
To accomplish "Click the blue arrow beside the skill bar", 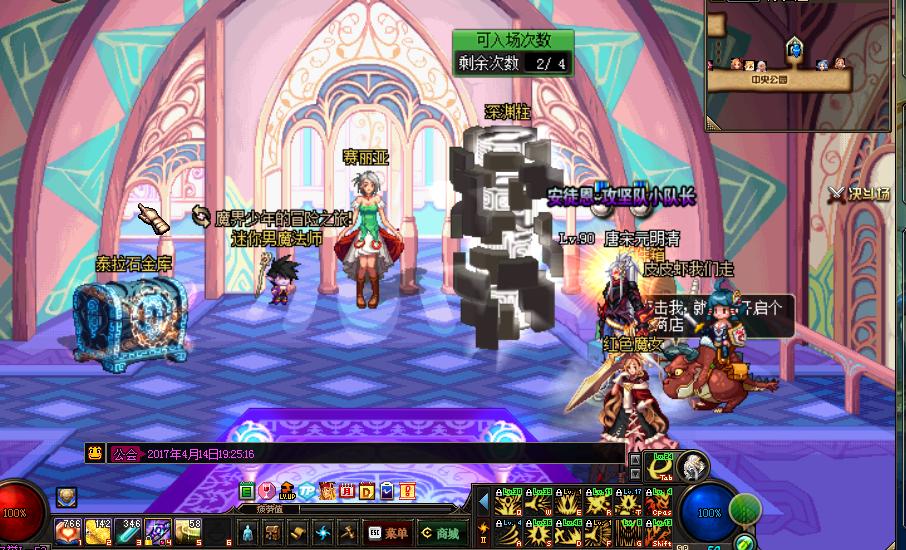I will coord(483,500).
